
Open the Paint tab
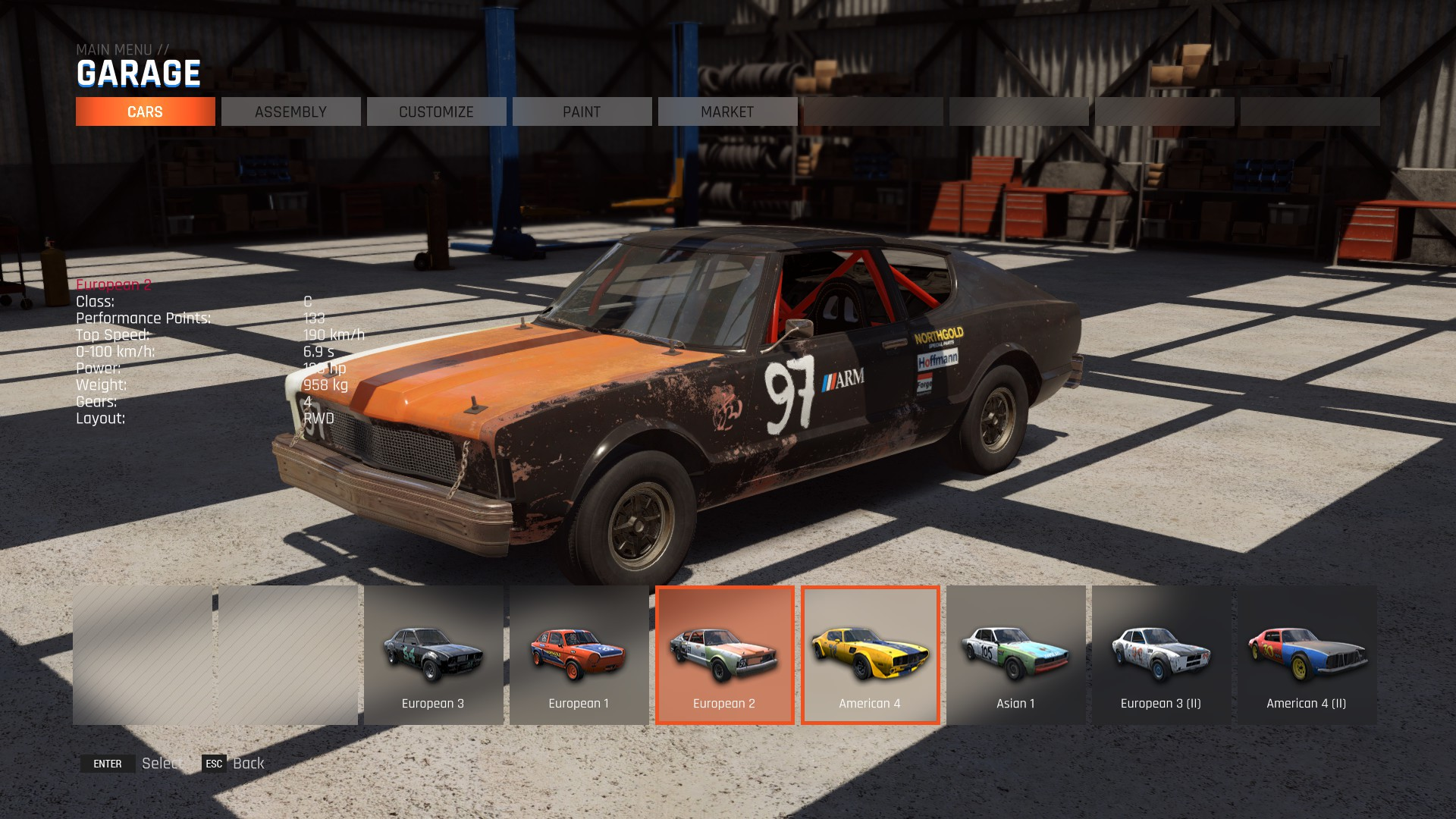coord(582,111)
